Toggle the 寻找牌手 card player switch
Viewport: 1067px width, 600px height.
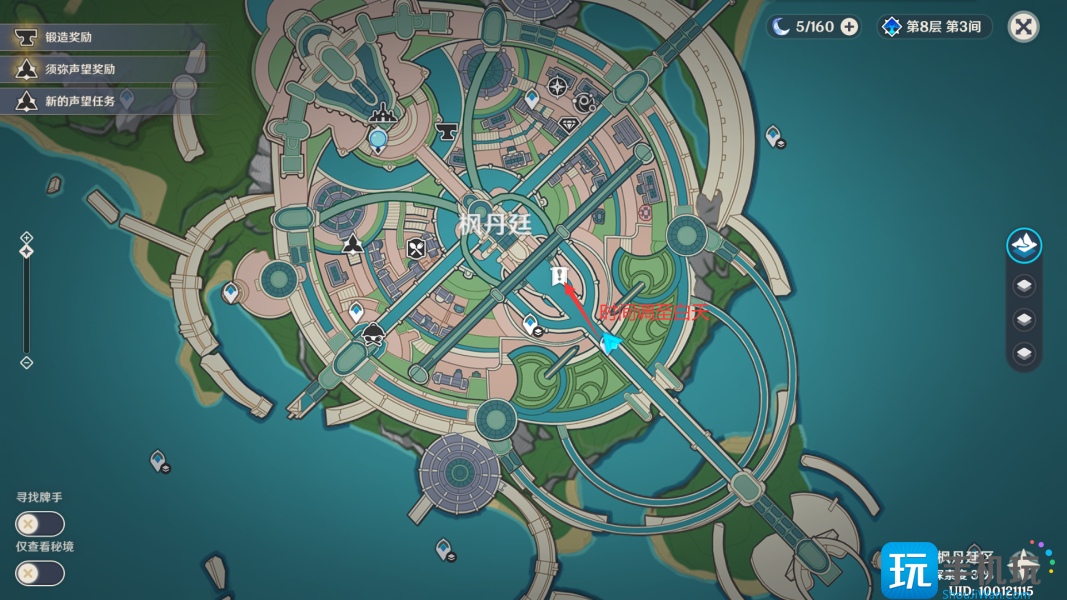[40, 524]
